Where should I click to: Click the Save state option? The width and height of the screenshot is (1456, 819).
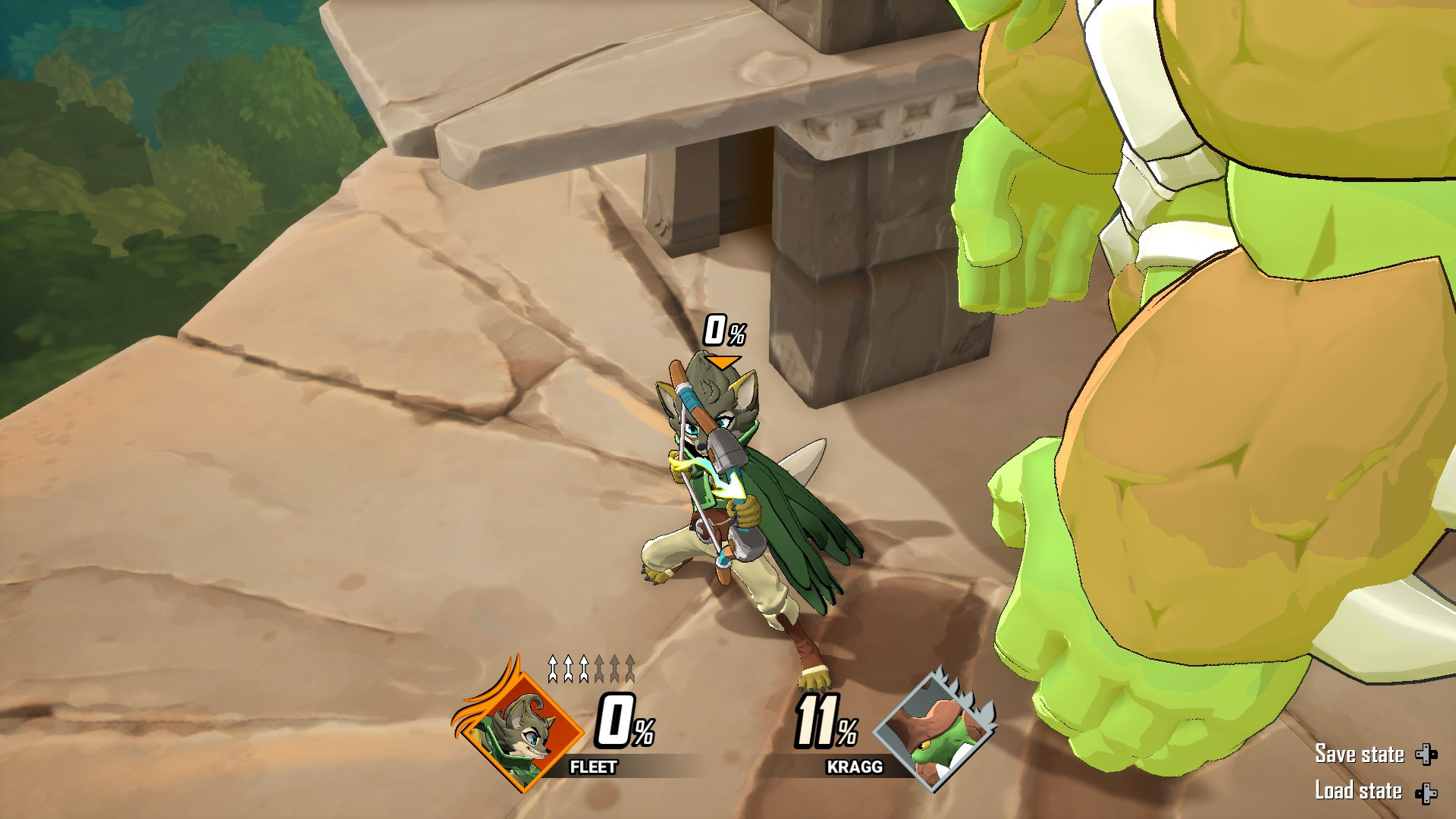point(1361,755)
